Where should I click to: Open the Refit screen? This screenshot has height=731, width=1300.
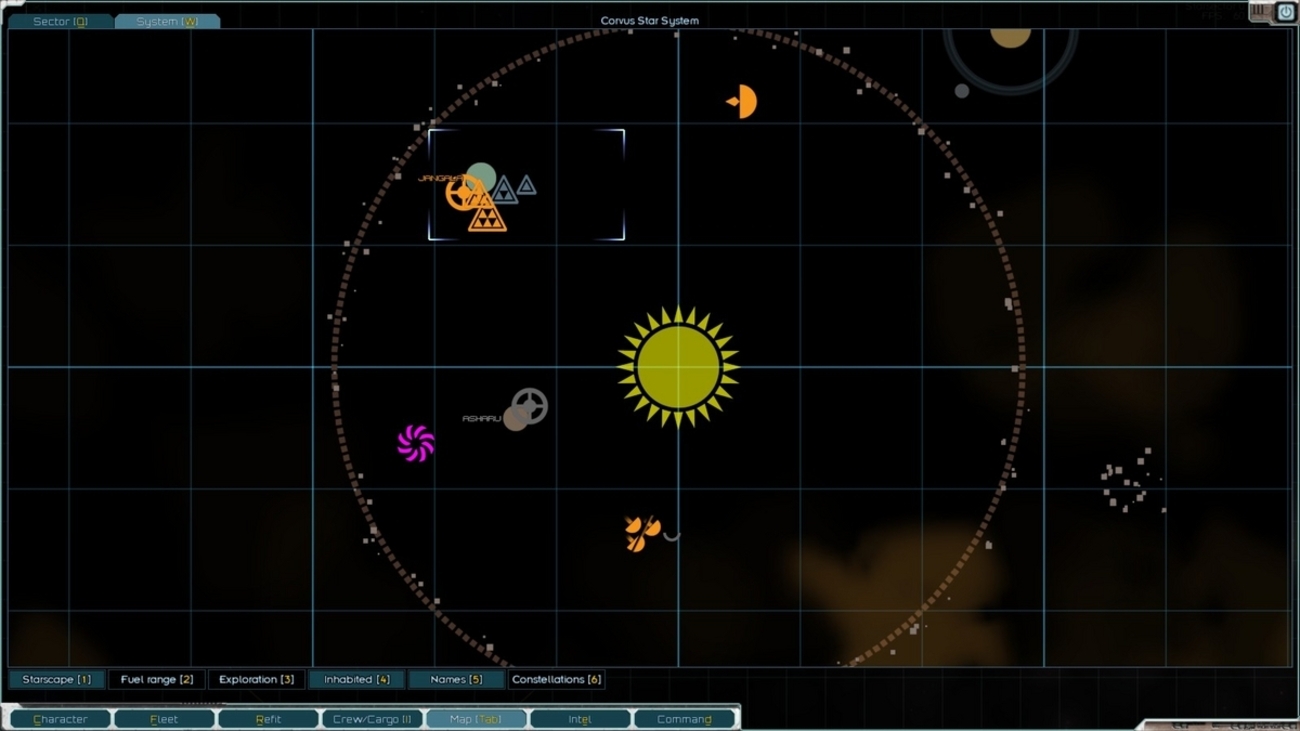pos(268,719)
